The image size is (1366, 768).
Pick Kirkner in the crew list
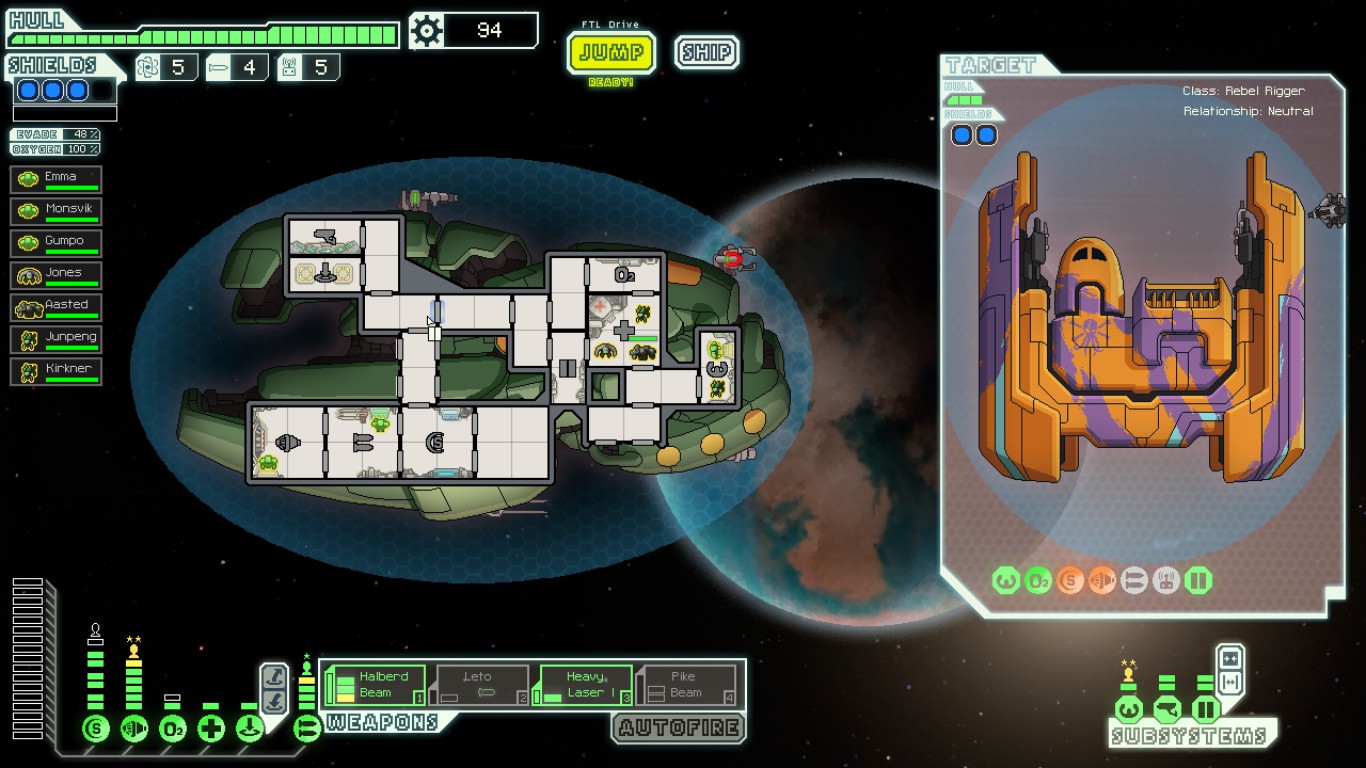(56, 372)
